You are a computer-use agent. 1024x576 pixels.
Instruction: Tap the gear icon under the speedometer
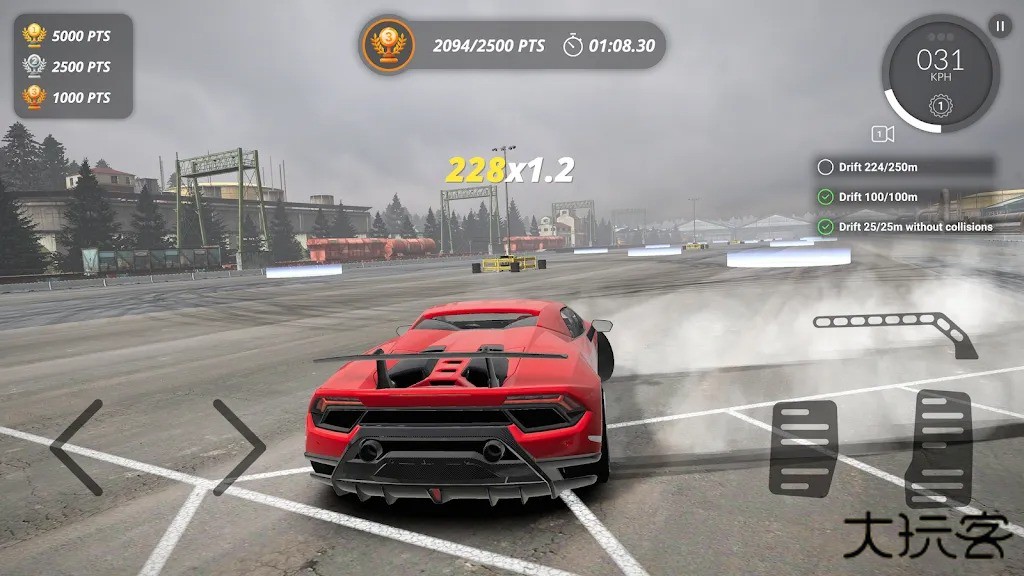pyautogui.click(x=940, y=104)
